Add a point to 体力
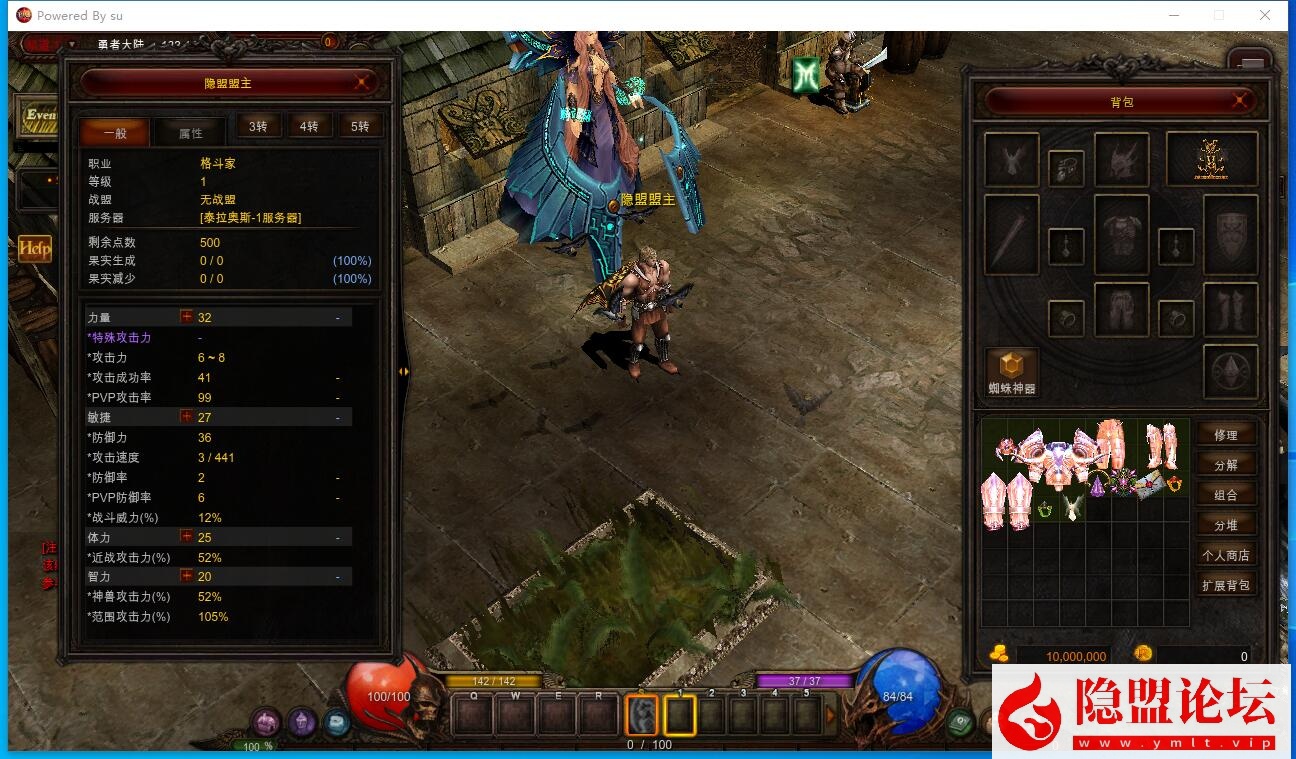 [x=186, y=537]
